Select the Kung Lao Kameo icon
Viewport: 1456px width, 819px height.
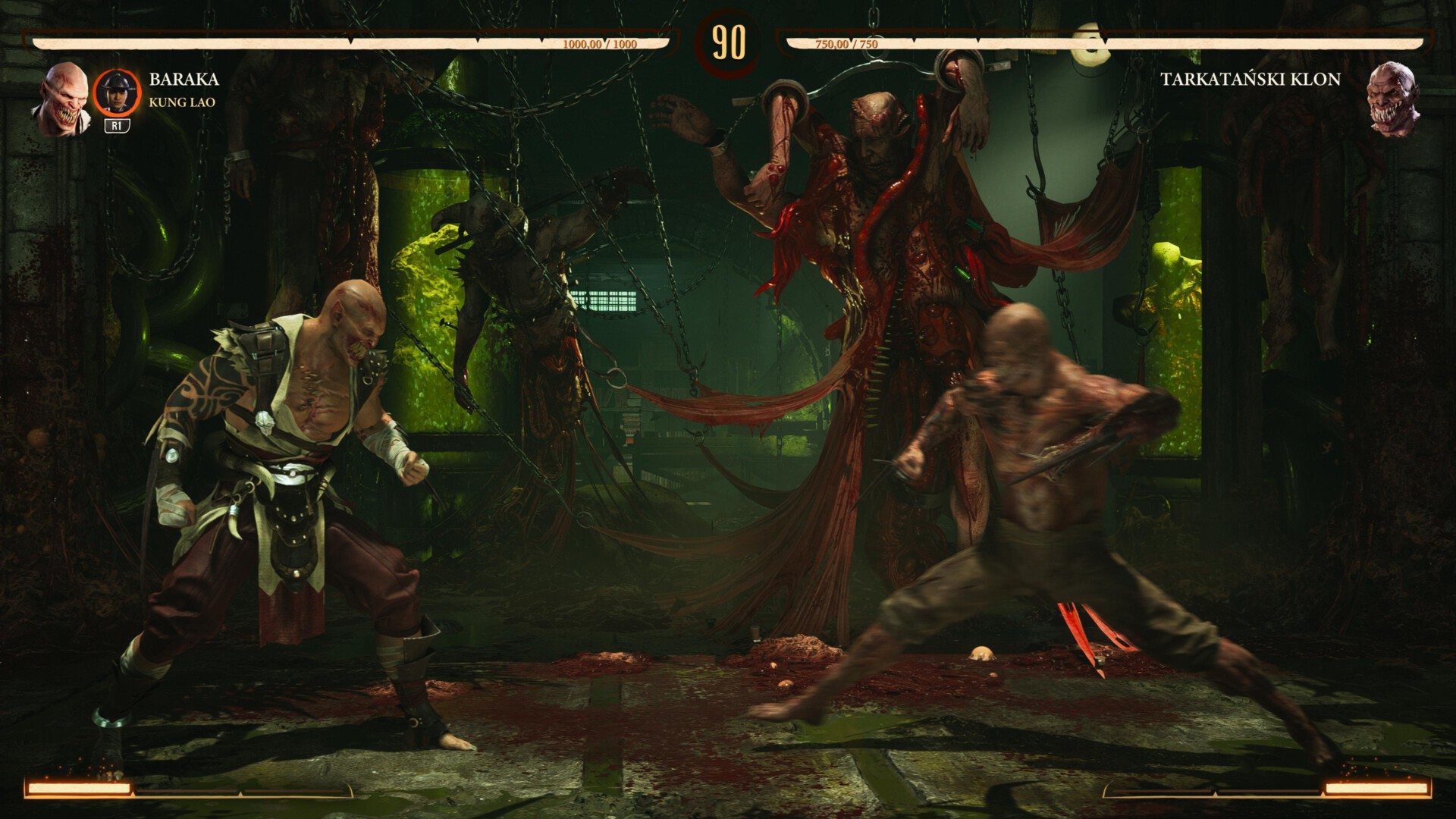pos(117,93)
